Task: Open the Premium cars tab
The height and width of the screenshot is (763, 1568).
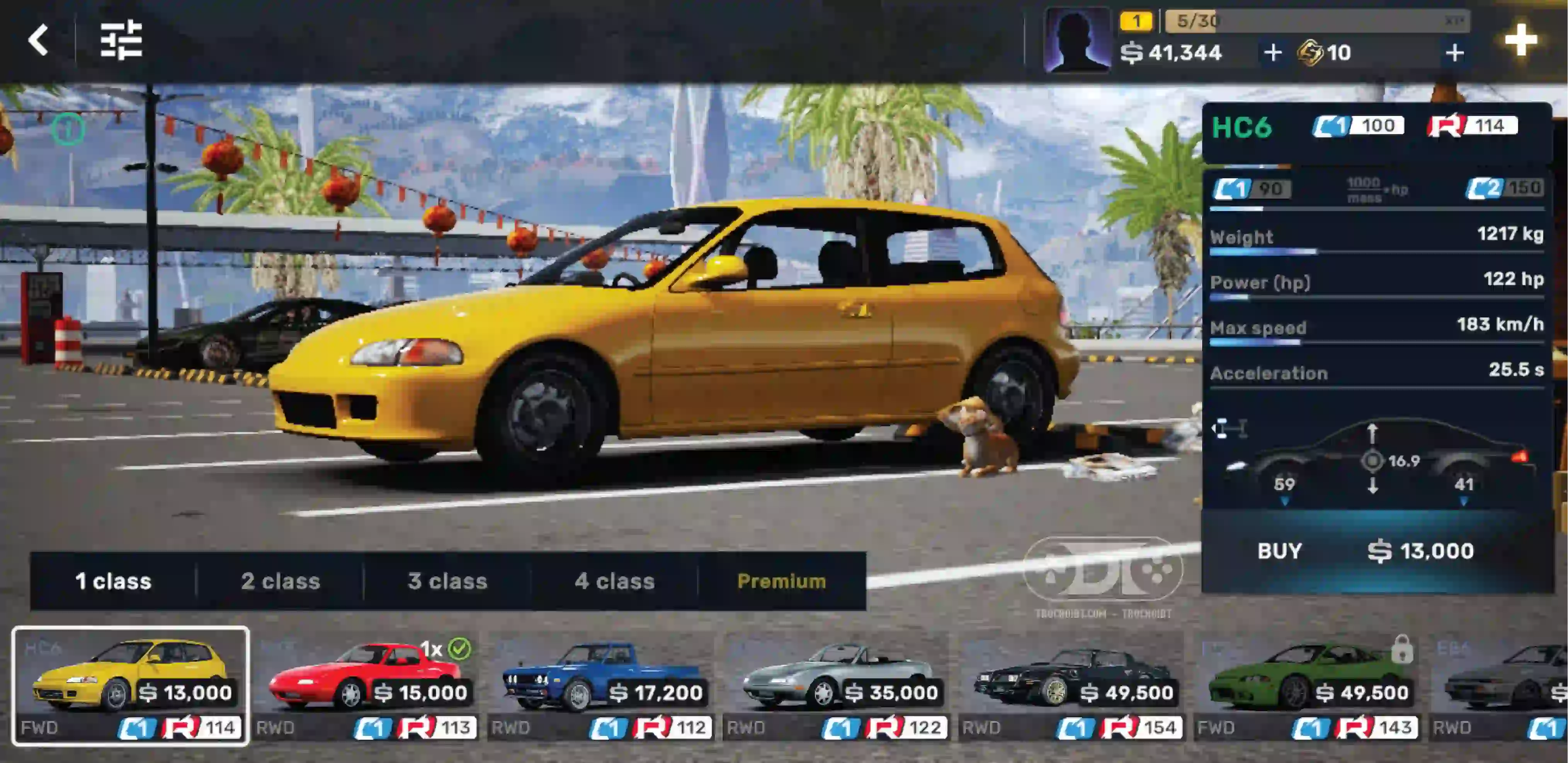Action: [782, 581]
